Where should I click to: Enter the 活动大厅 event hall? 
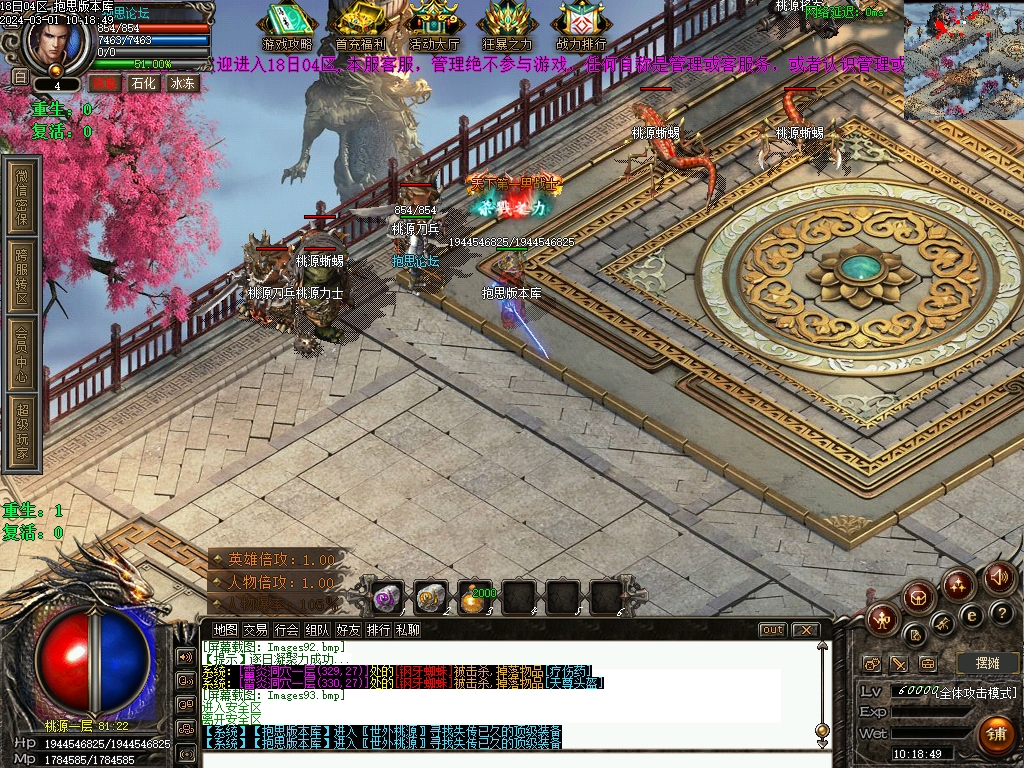pyautogui.click(x=434, y=26)
